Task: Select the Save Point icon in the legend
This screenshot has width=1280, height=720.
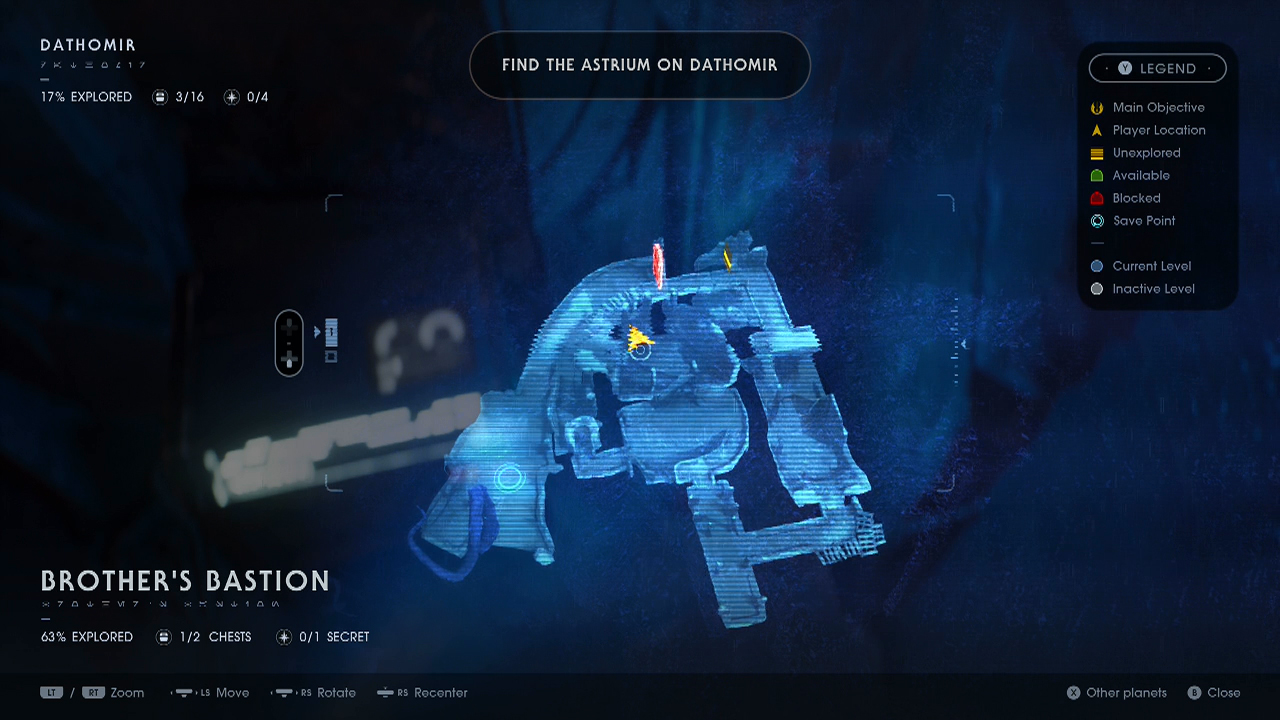Action: 1096,221
